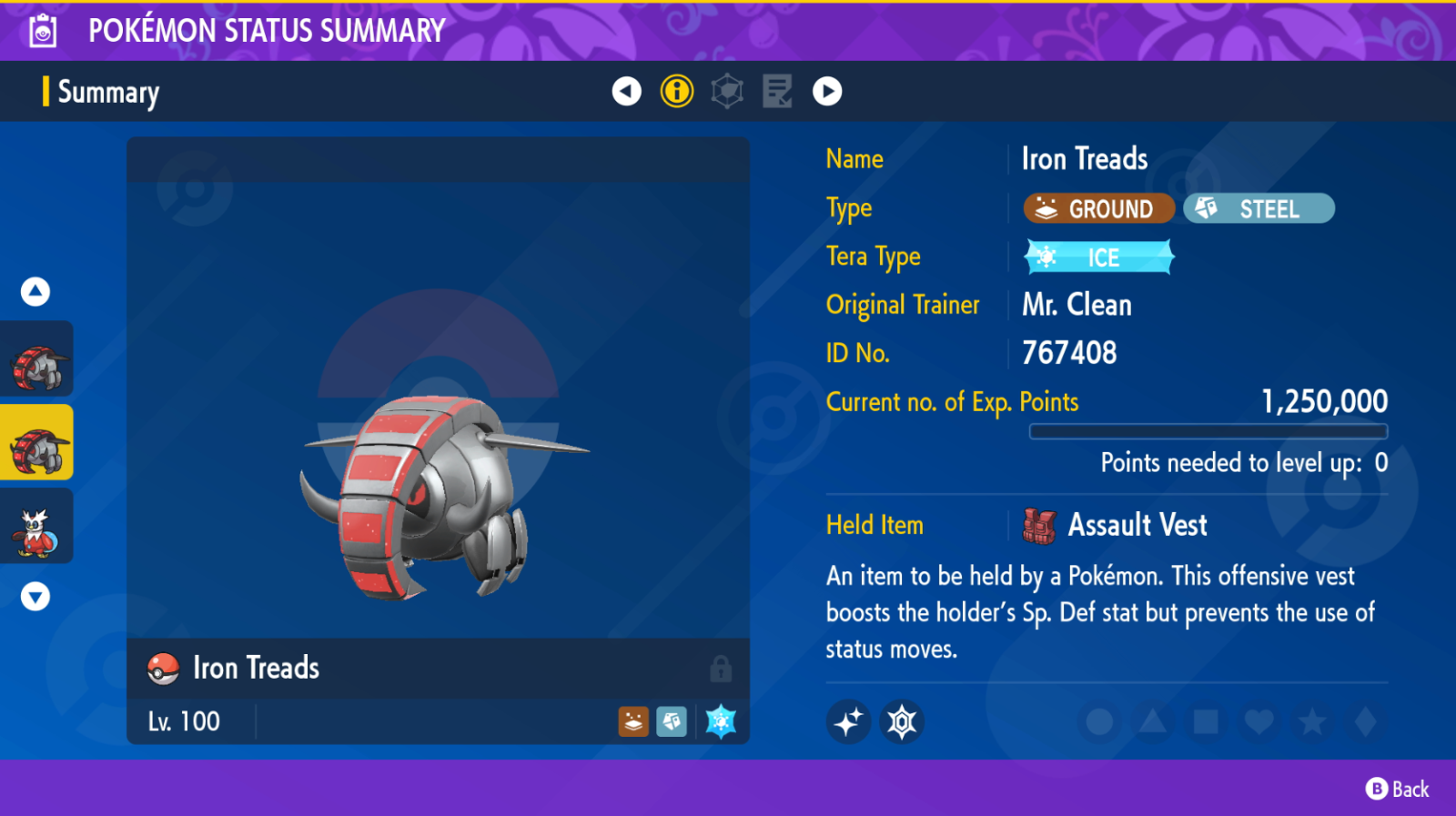
Task: Select the highlighted Iron Treads party thumbnail
Action: coord(37,443)
